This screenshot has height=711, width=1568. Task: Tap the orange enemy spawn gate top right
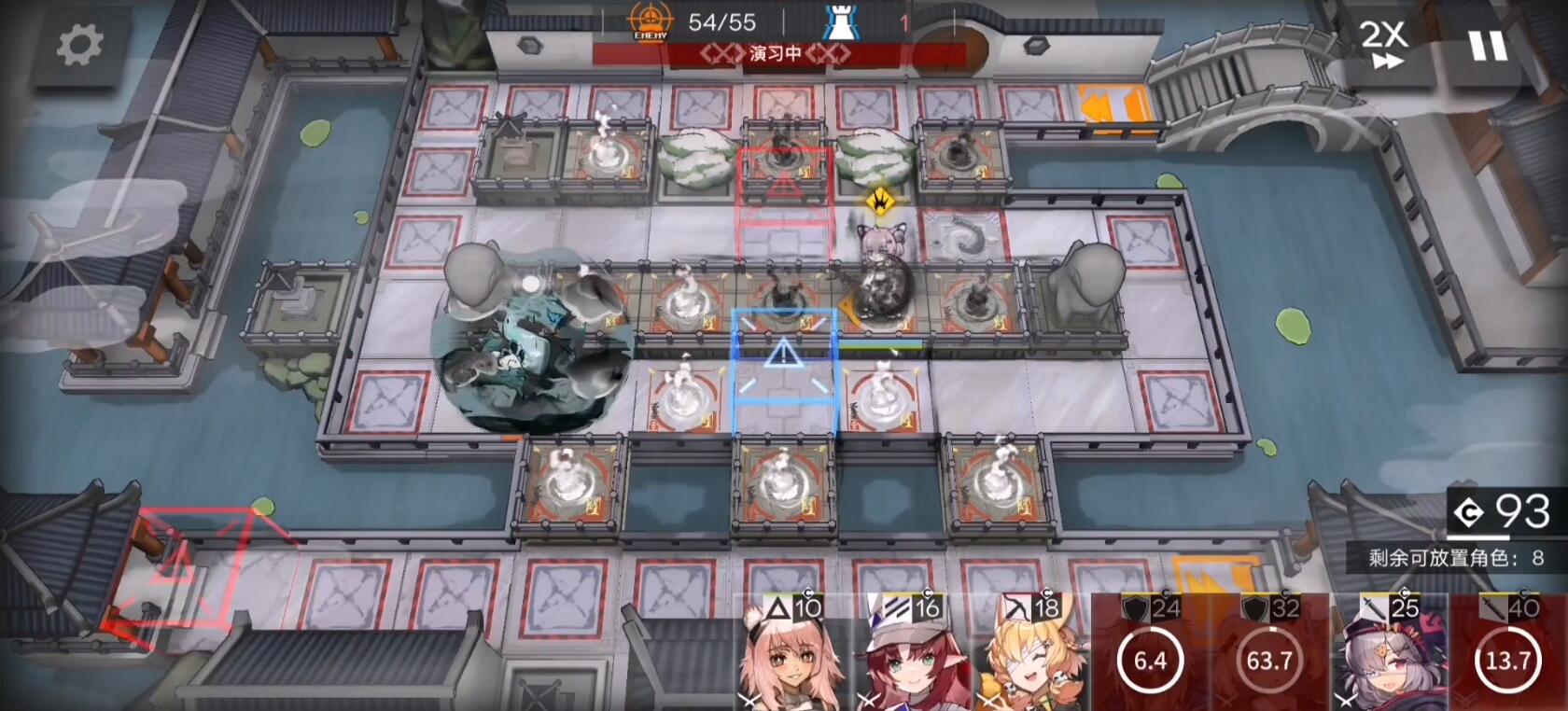1113,99
